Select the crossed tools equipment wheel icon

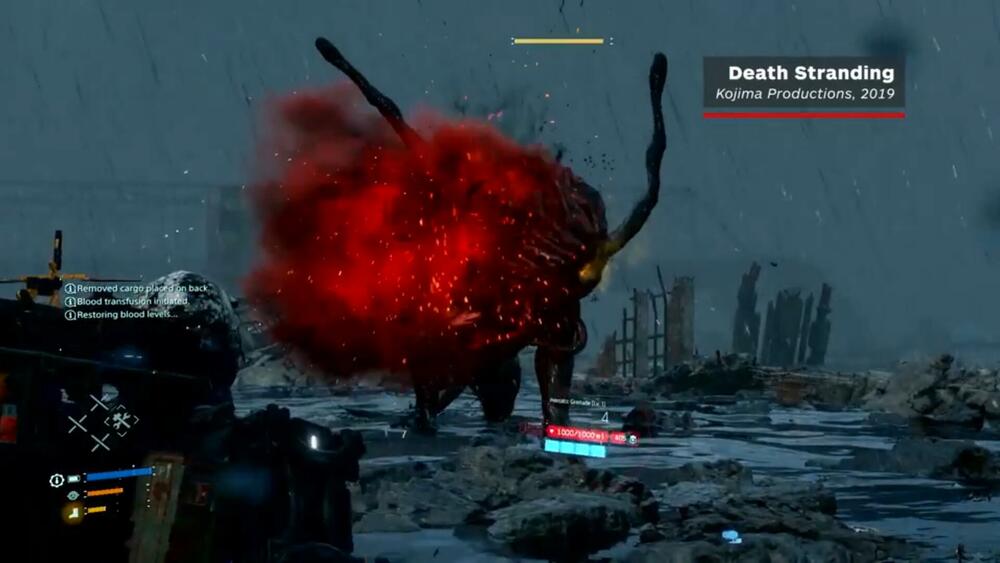(x=121, y=421)
